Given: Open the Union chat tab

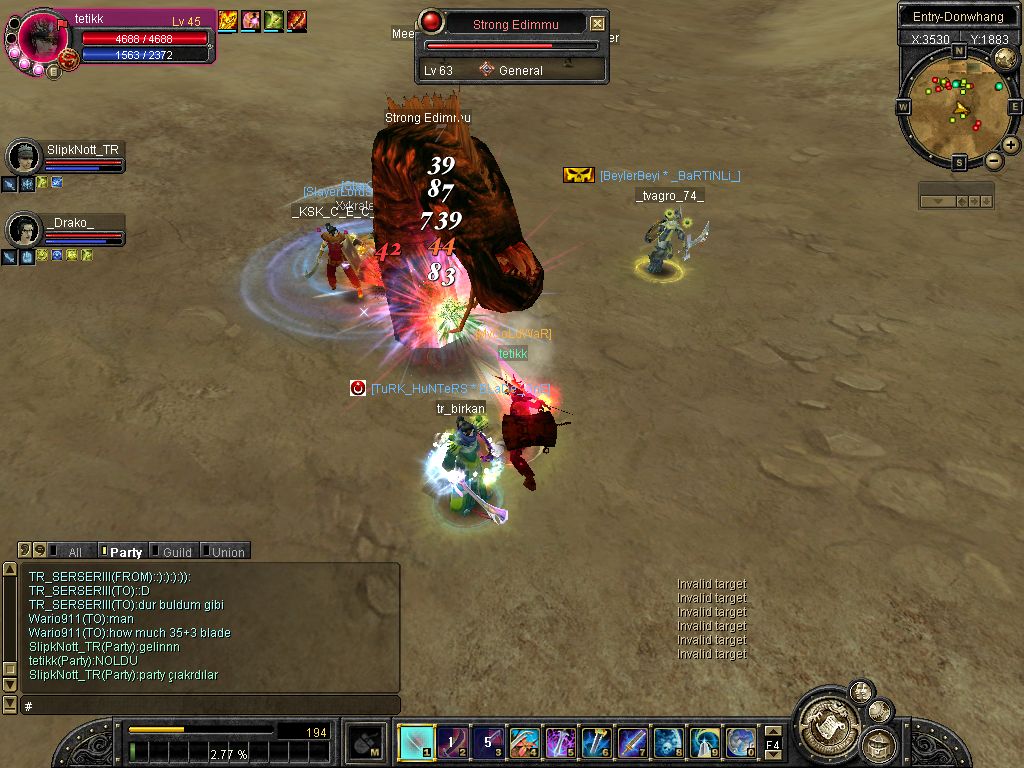Looking at the screenshot, I should (227, 552).
